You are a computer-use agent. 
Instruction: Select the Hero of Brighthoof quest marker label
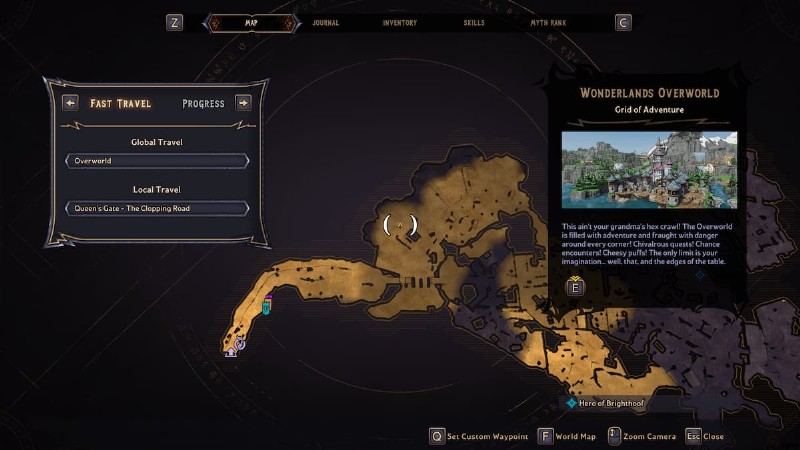(x=606, y=403)
